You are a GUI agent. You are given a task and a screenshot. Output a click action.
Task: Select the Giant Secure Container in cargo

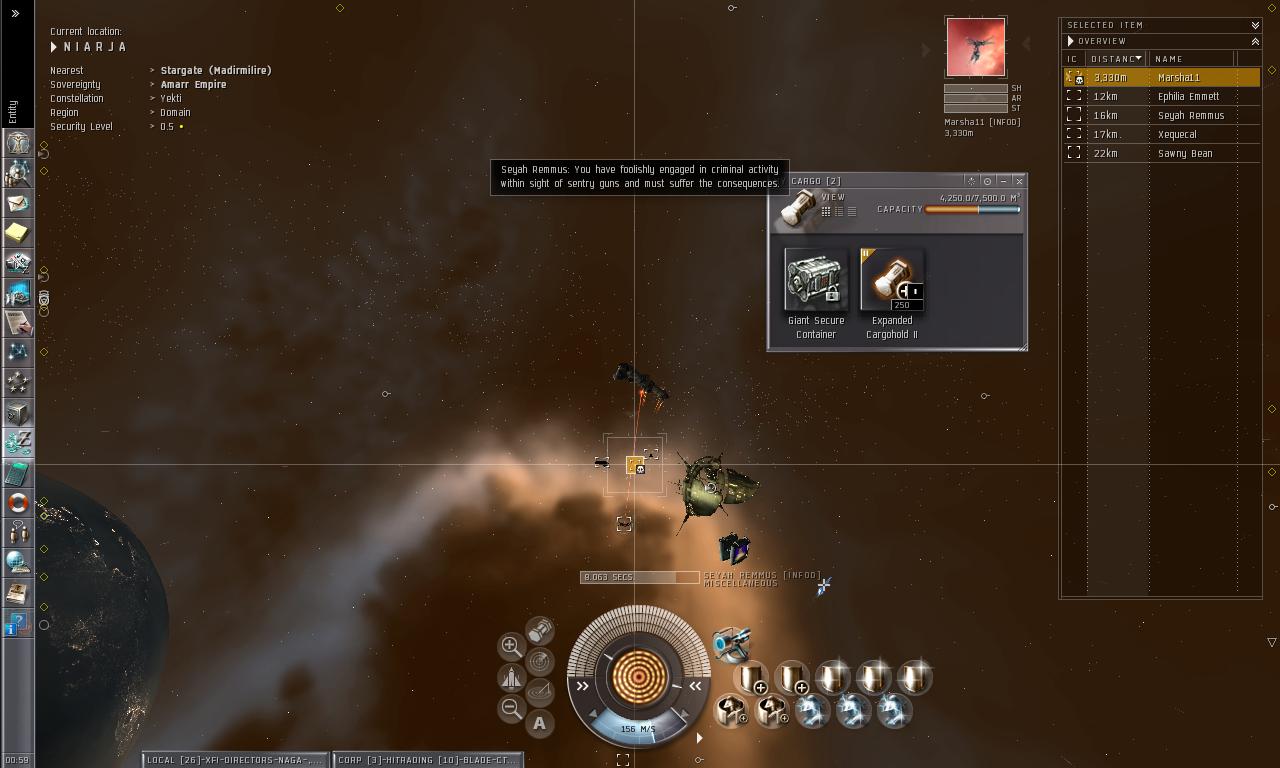point(816,280)
